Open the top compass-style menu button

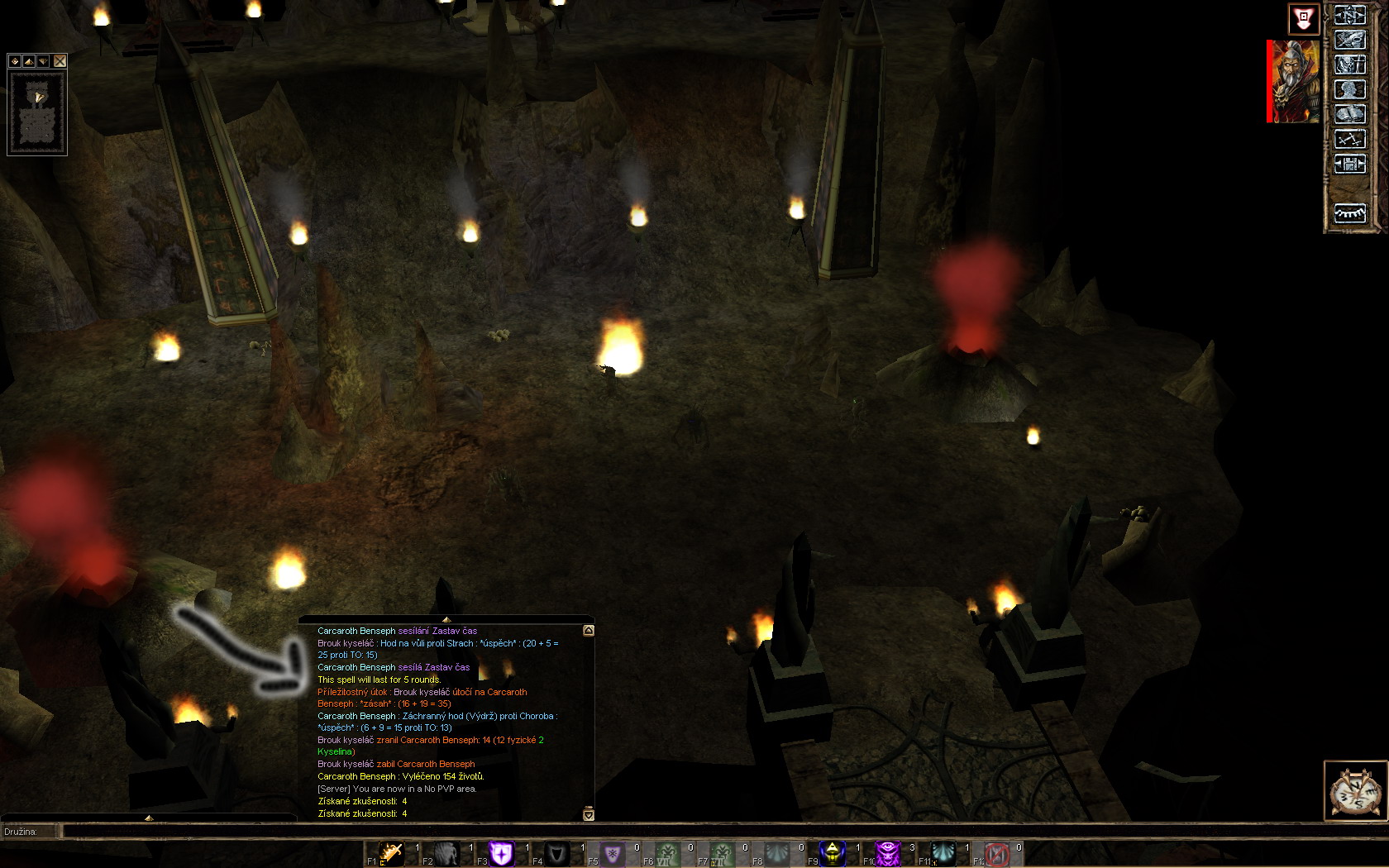point(1349,15)
